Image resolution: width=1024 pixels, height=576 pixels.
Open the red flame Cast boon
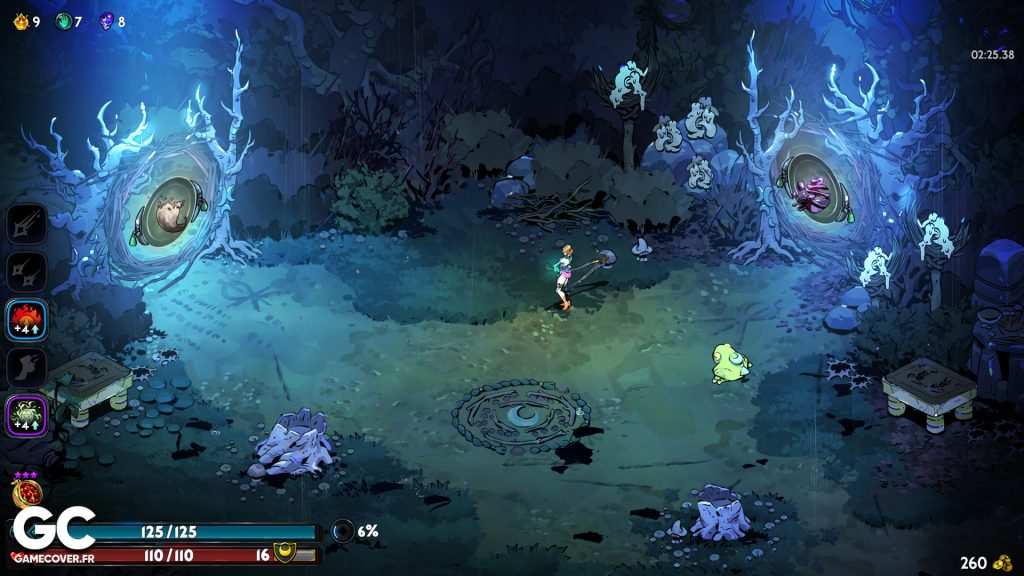(x=27, y=319)
